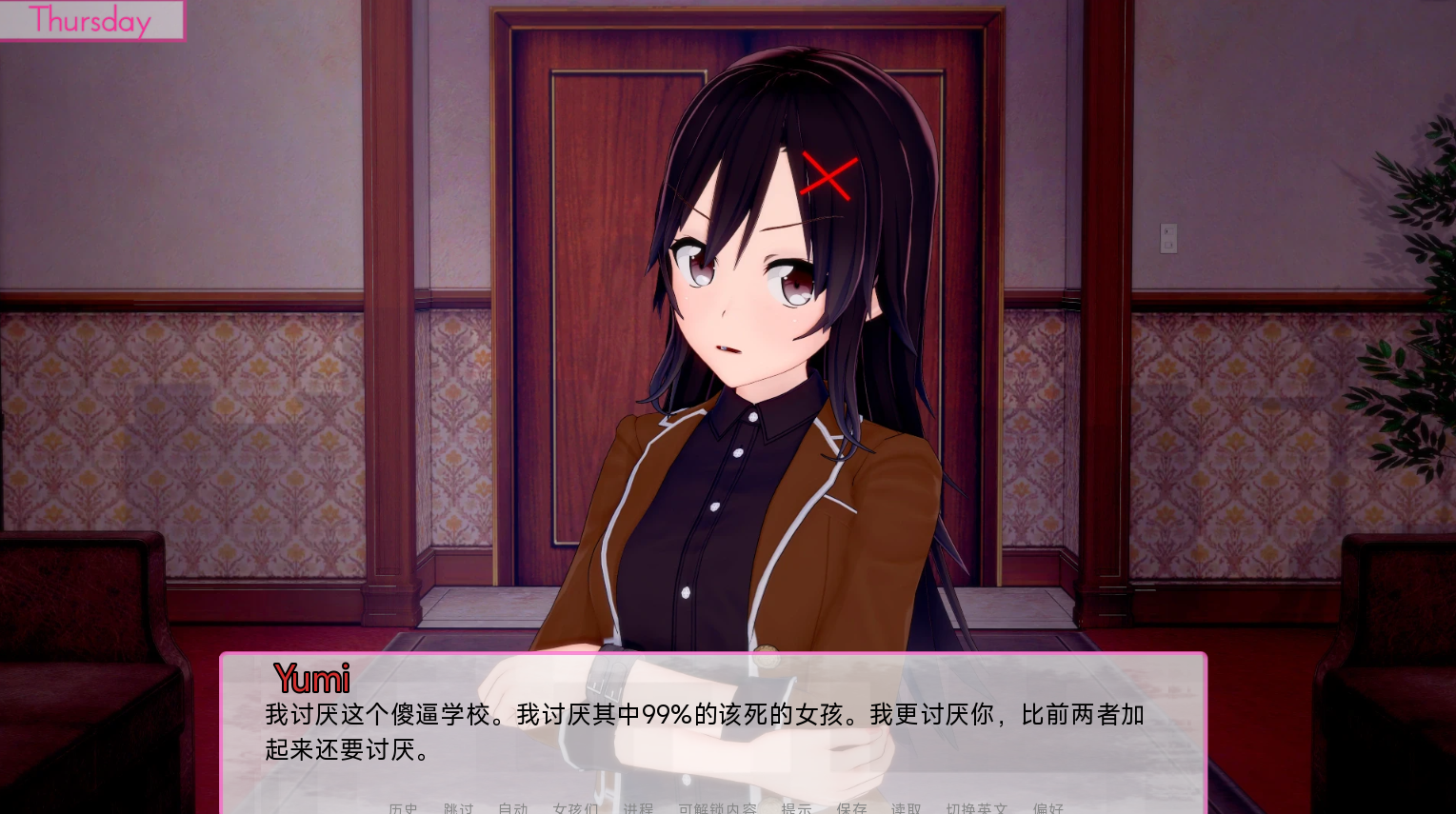The image size is (1456, 814).
Task: Click Yumi's red X hair clip
Action: point(828,176)
